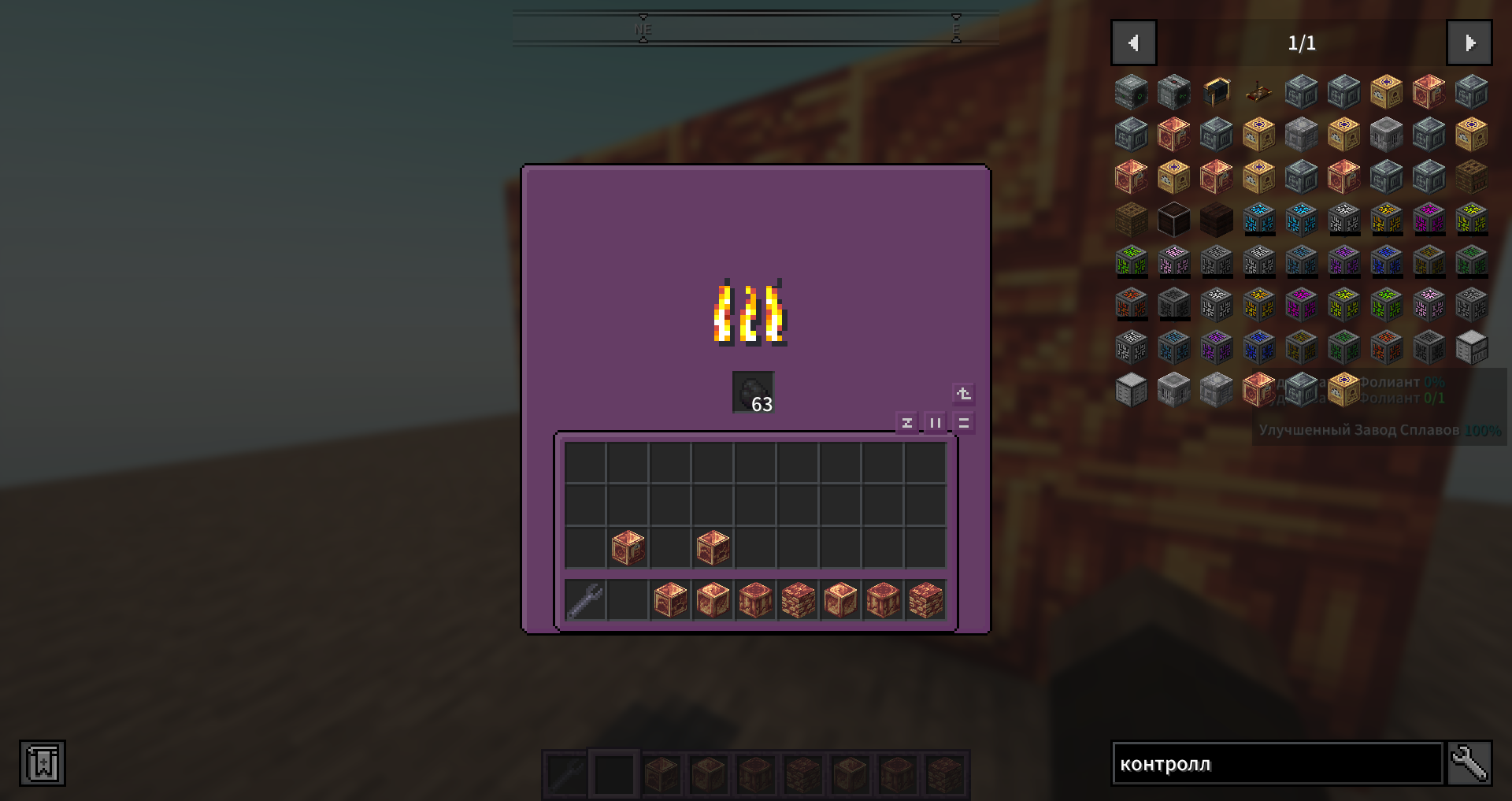Click the Z-shaped sort inventory button
This screenshot has height=801, width=1512.
coord(907,423)
